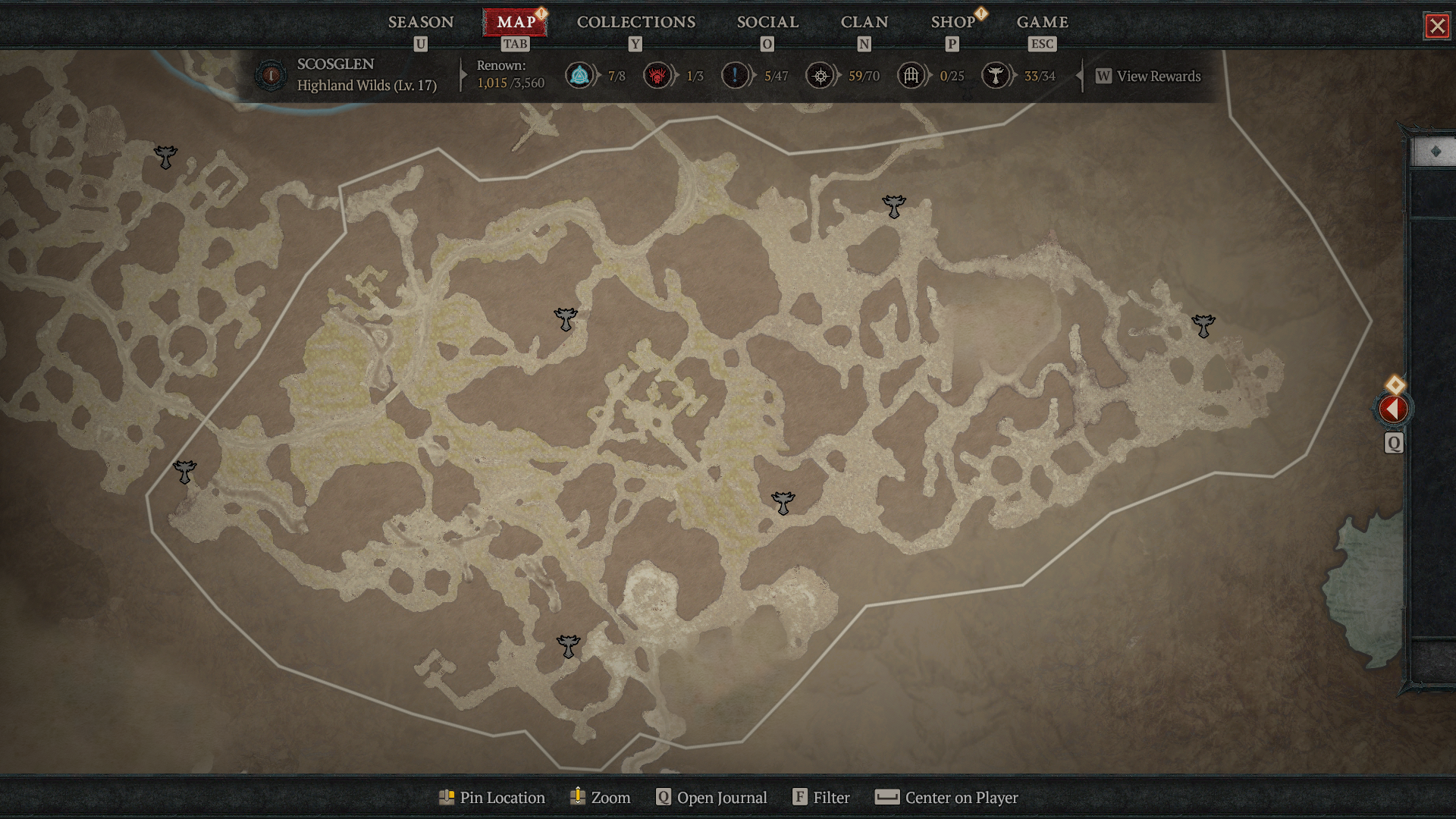Viewport: 1456px width, 819px height.
Task: Click the left chevron beside Renown counter
Action: (x=463, y=76)
